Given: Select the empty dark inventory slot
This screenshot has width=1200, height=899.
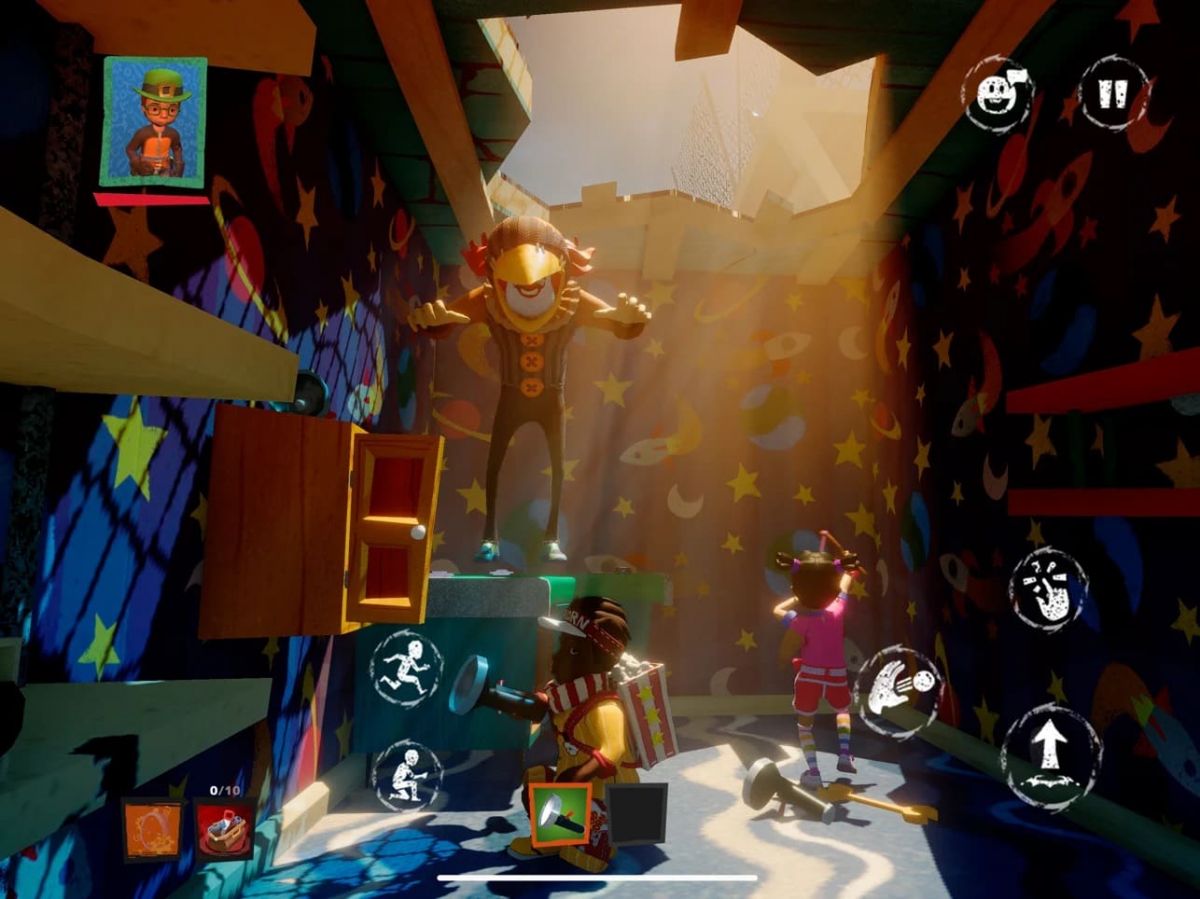Looking at the screenshot, I should 637,814.
